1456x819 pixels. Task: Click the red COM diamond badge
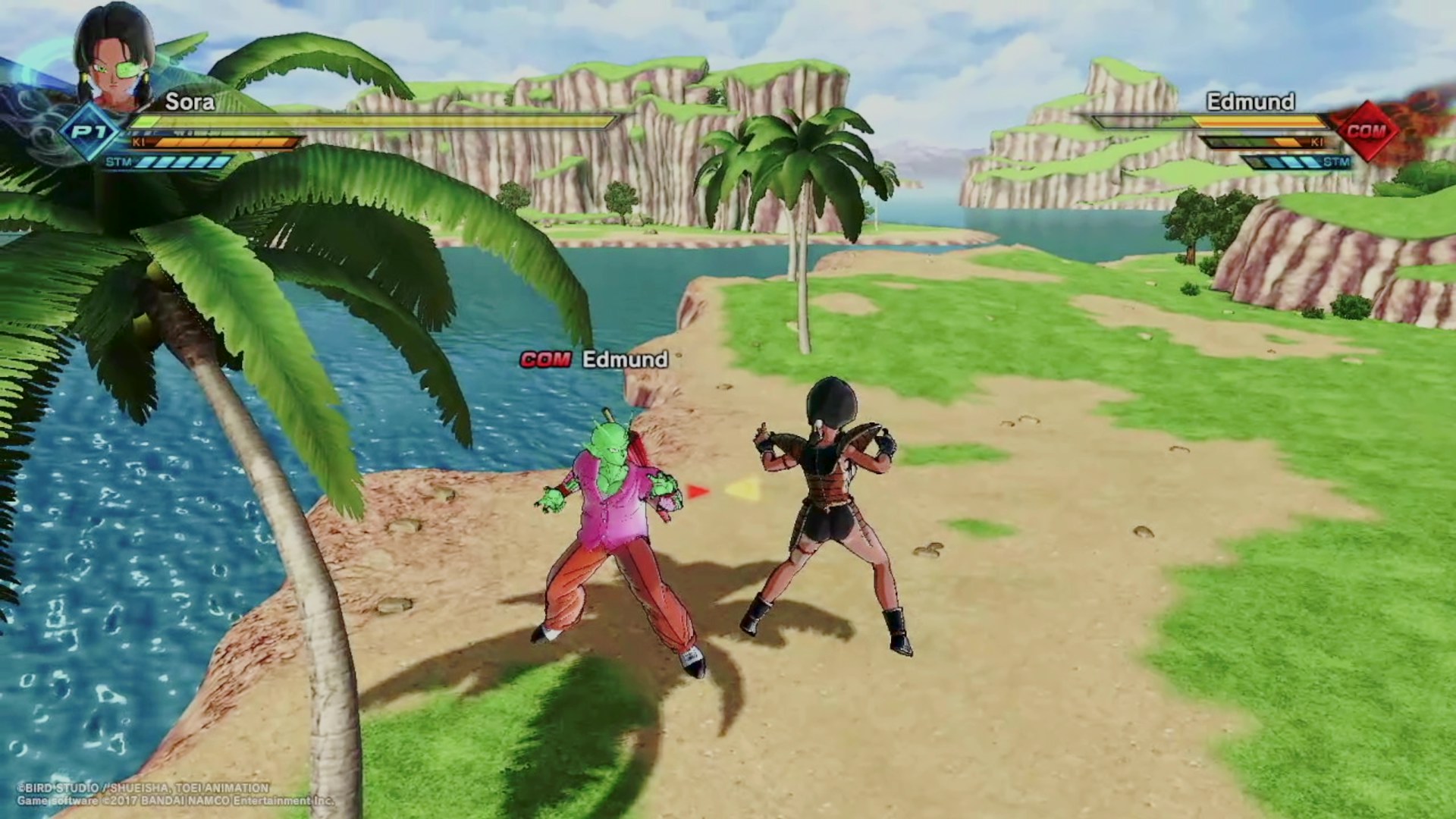(1366, 130)
